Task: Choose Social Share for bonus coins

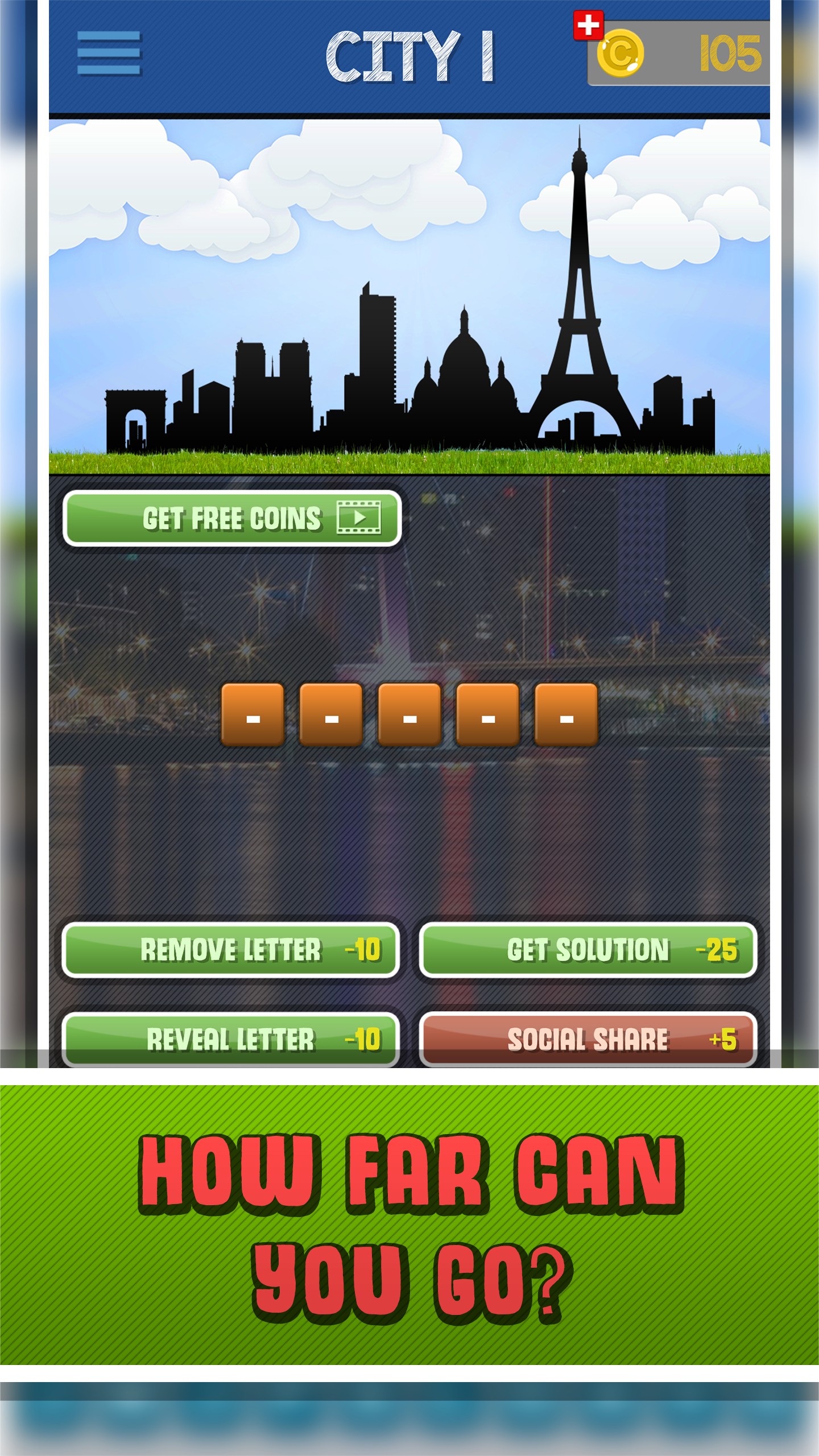Action: pos(588,1039)
